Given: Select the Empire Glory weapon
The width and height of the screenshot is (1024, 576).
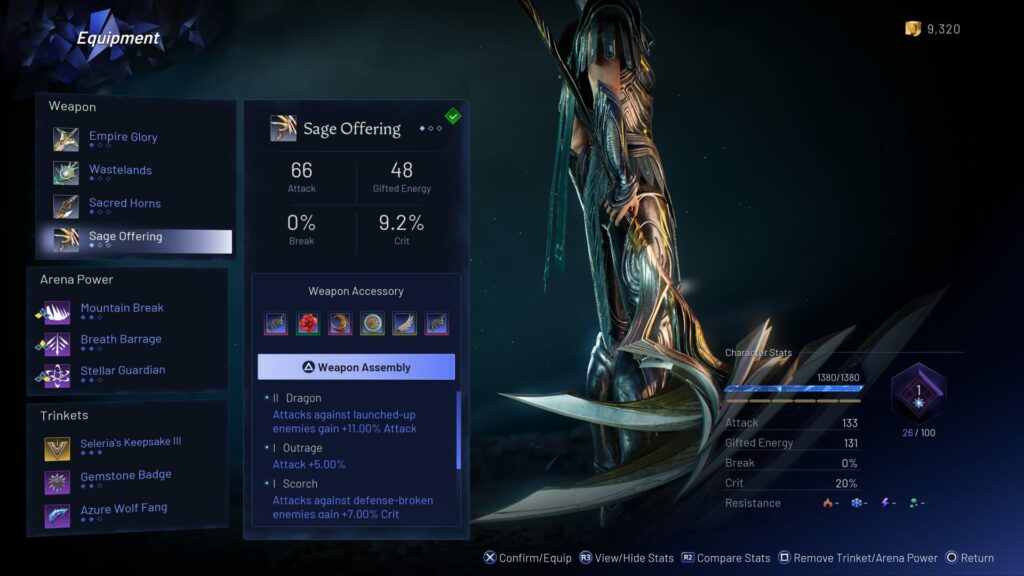Looking at the screenshot, I should click(x=122, y=138).
